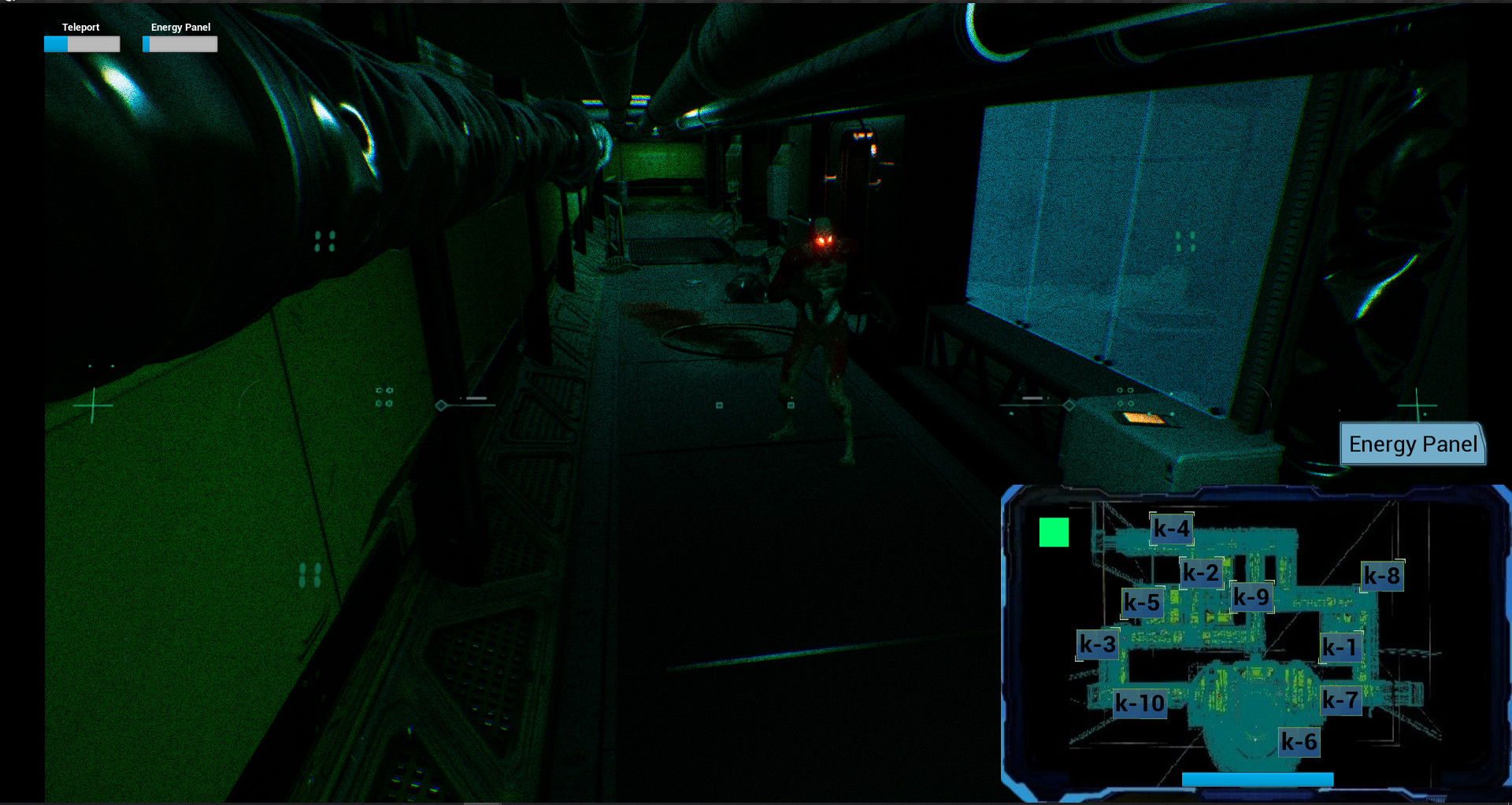Select the k-9 marker on the minimap

point(1252,597)
